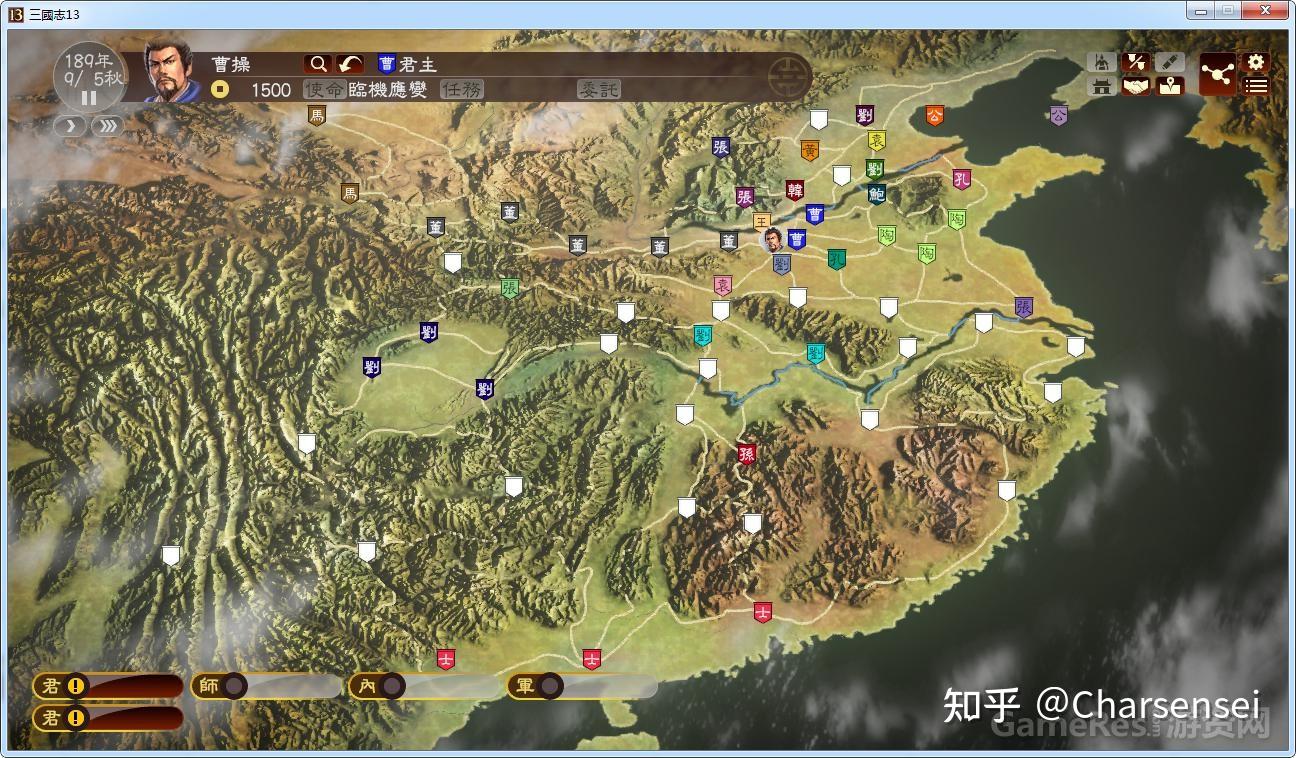Select the 使命 mission label

pyautogui.click(x=325, y=89)
